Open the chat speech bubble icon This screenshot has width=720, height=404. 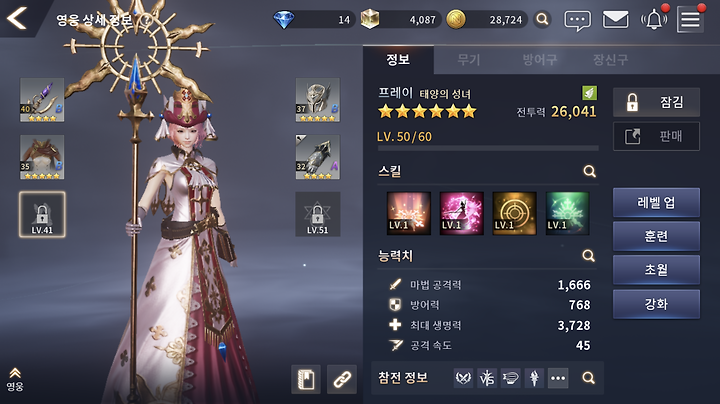click(578, 19)
